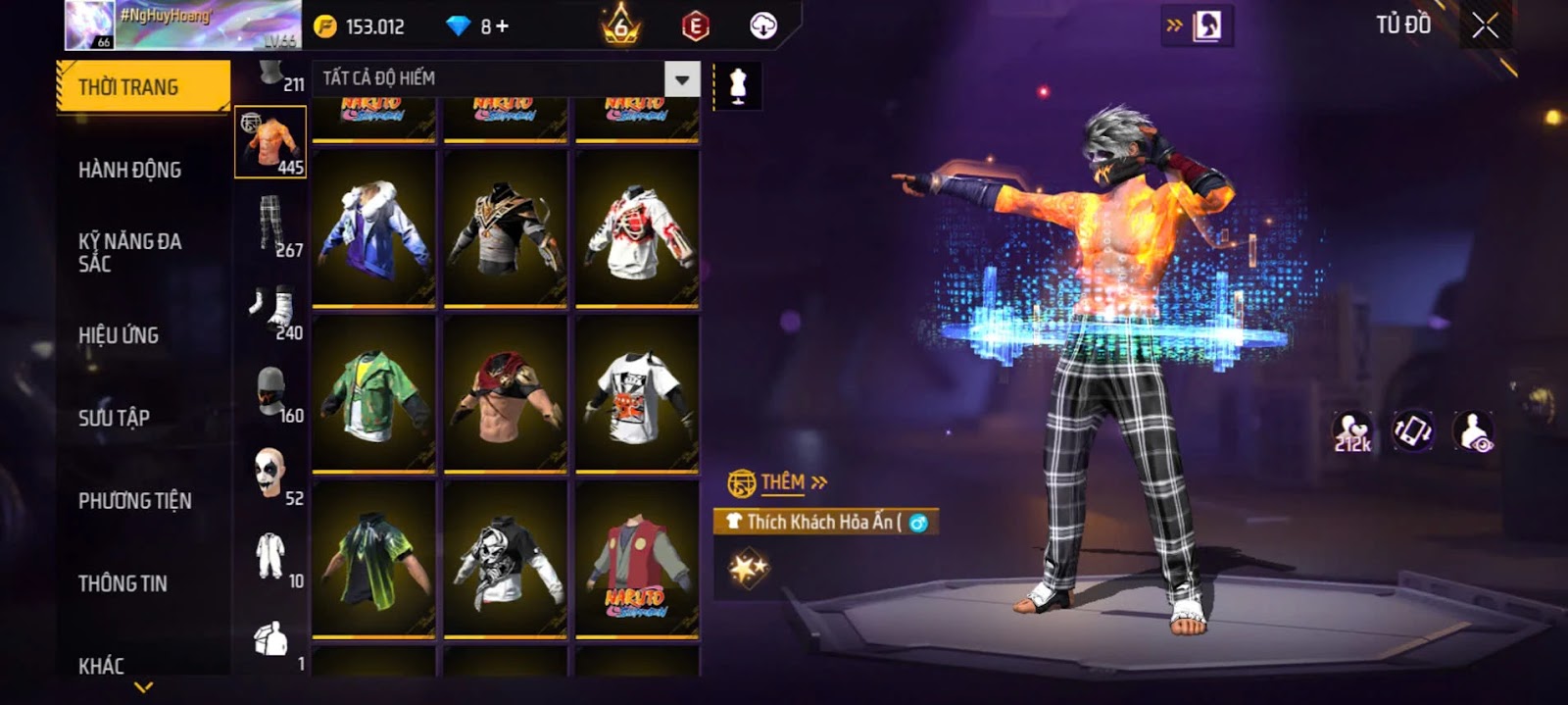
Task: Select the blue fur-hood jacket
Action: [x=373, y=229]
